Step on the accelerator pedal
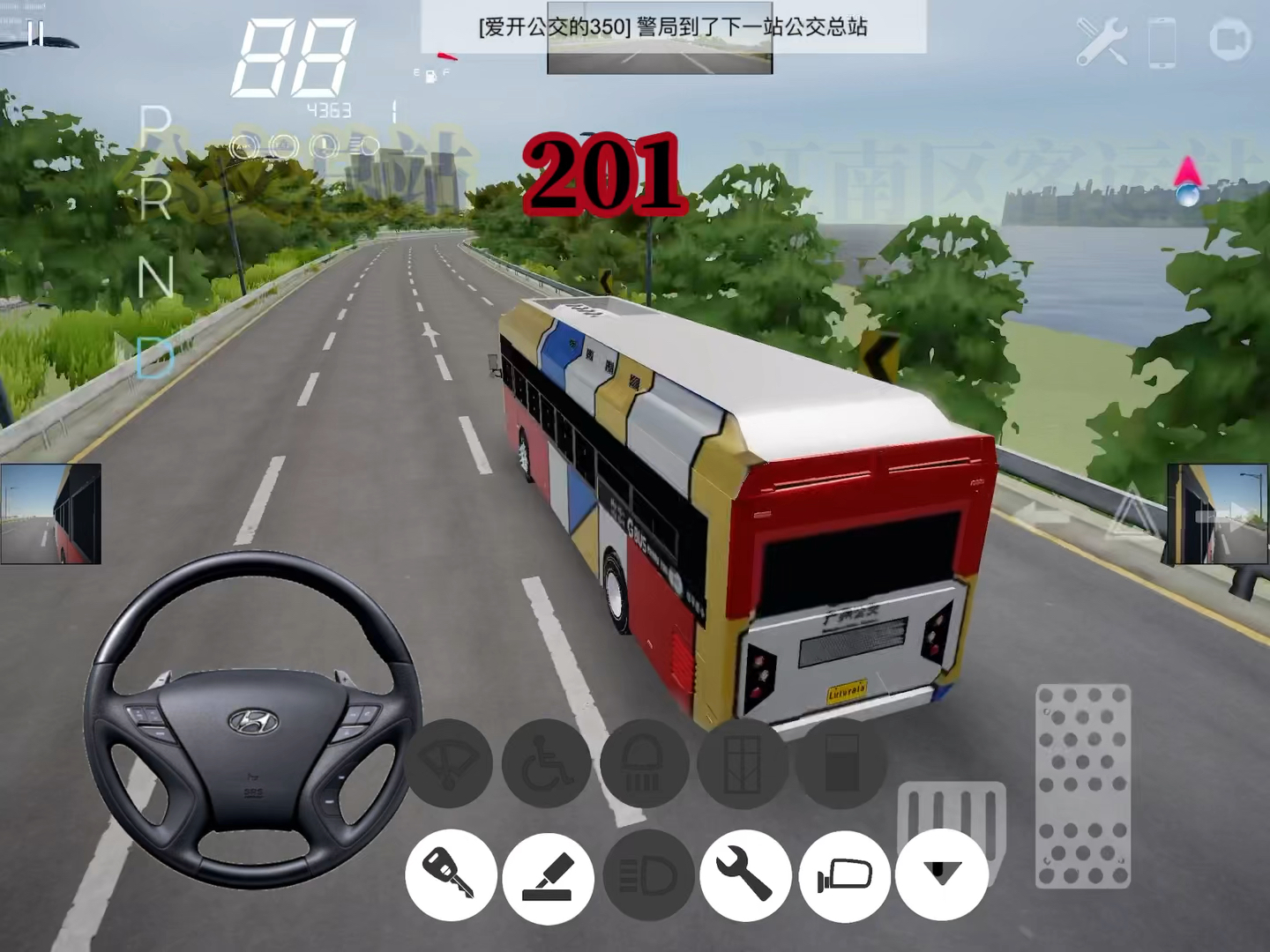Viewport: 1270px width, 952px height. click(1082, 785)
